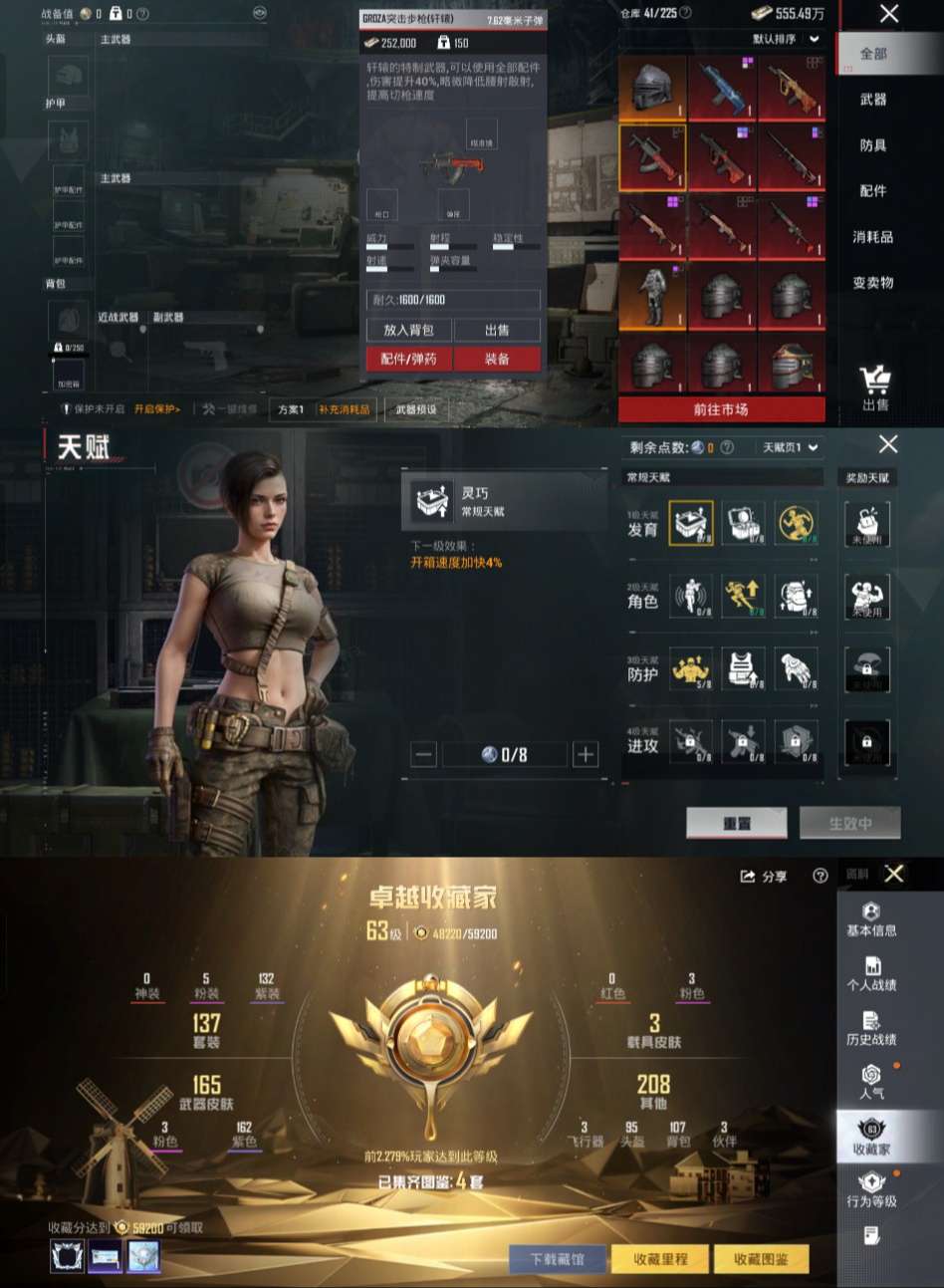Image resolution: width=944 pixels, height=1288 pixels.
Task: Show the 防具 armor category
Action: [x=873, y=145]
